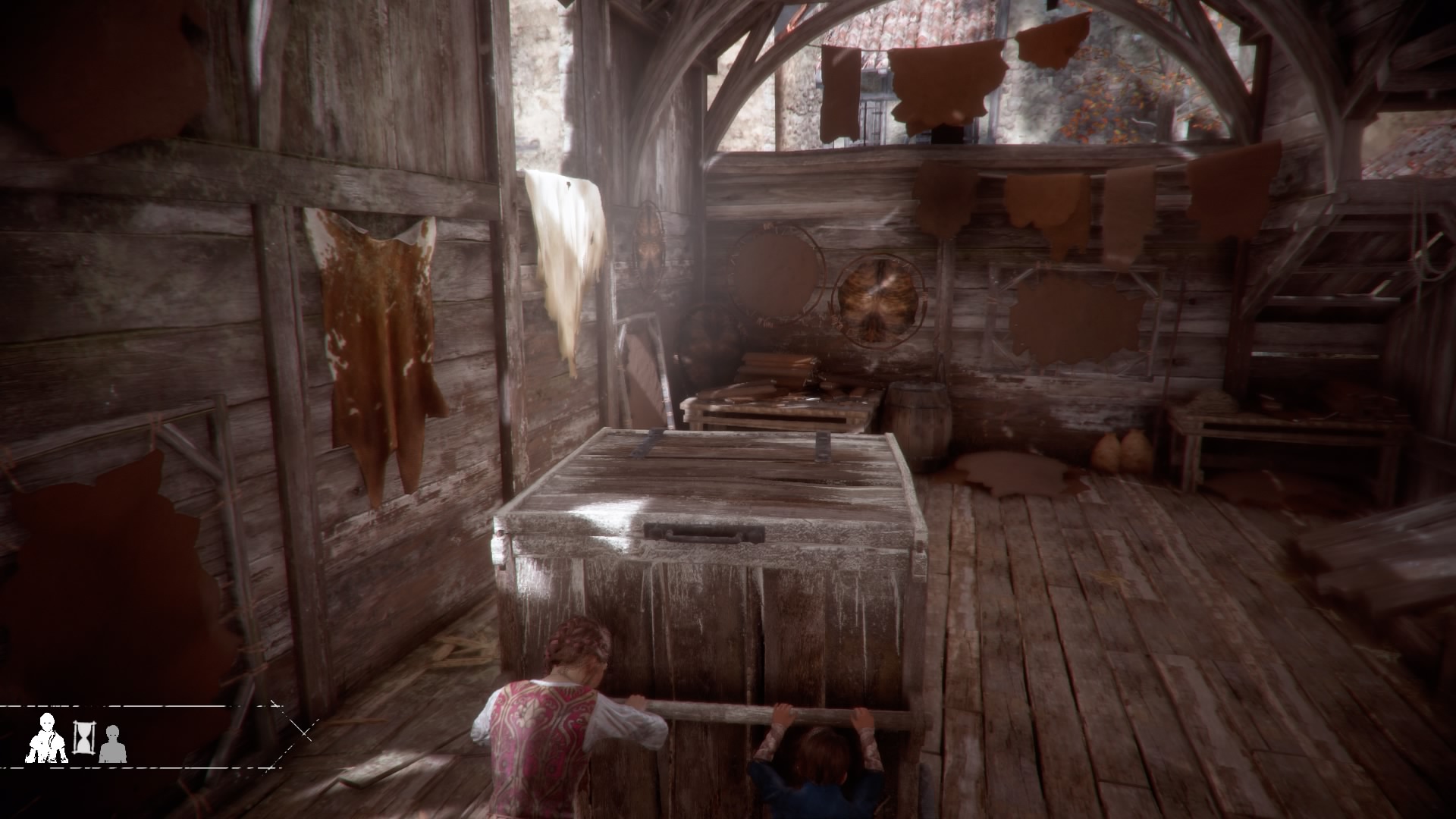
Task: Select the white Amicia portrait icon
Action: [47, 738]
